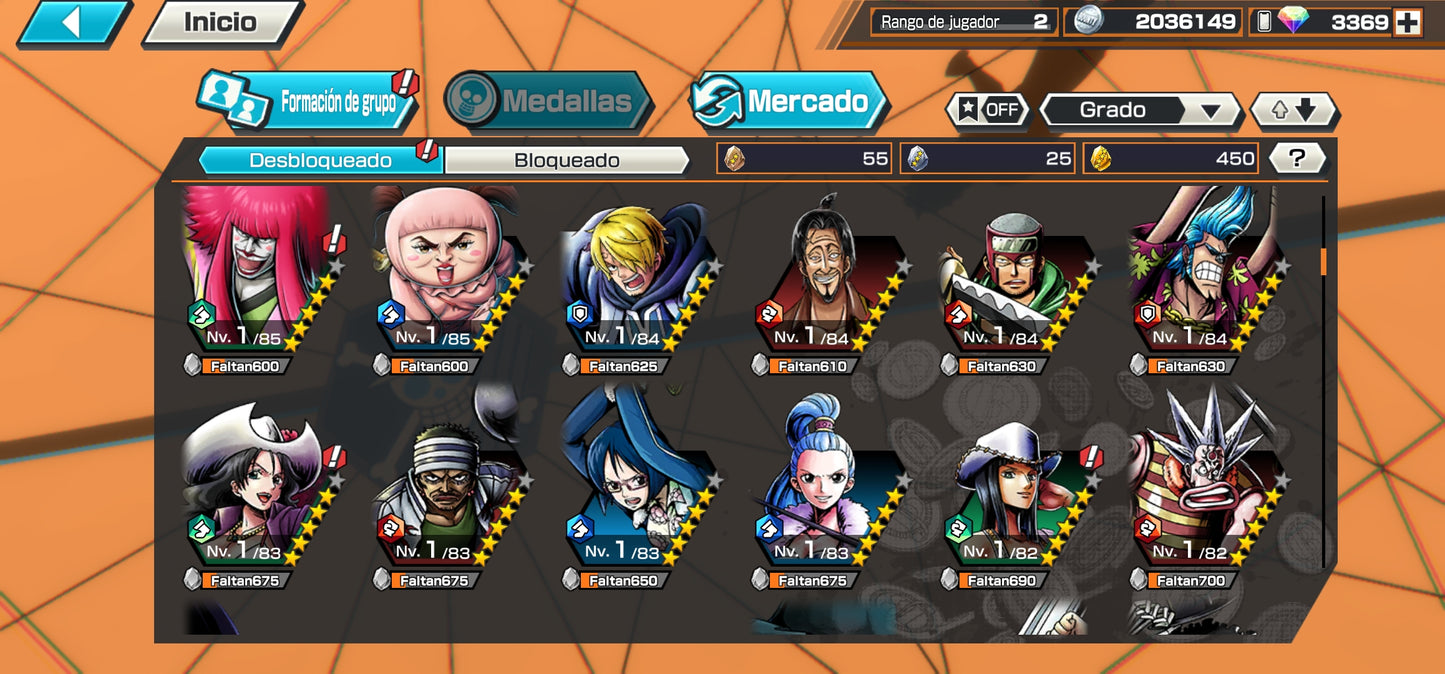Open the question mark help
Image resolution: width=1445 pixels, height=674 pixels.
pyautogui.click(x=1297, y=158)
